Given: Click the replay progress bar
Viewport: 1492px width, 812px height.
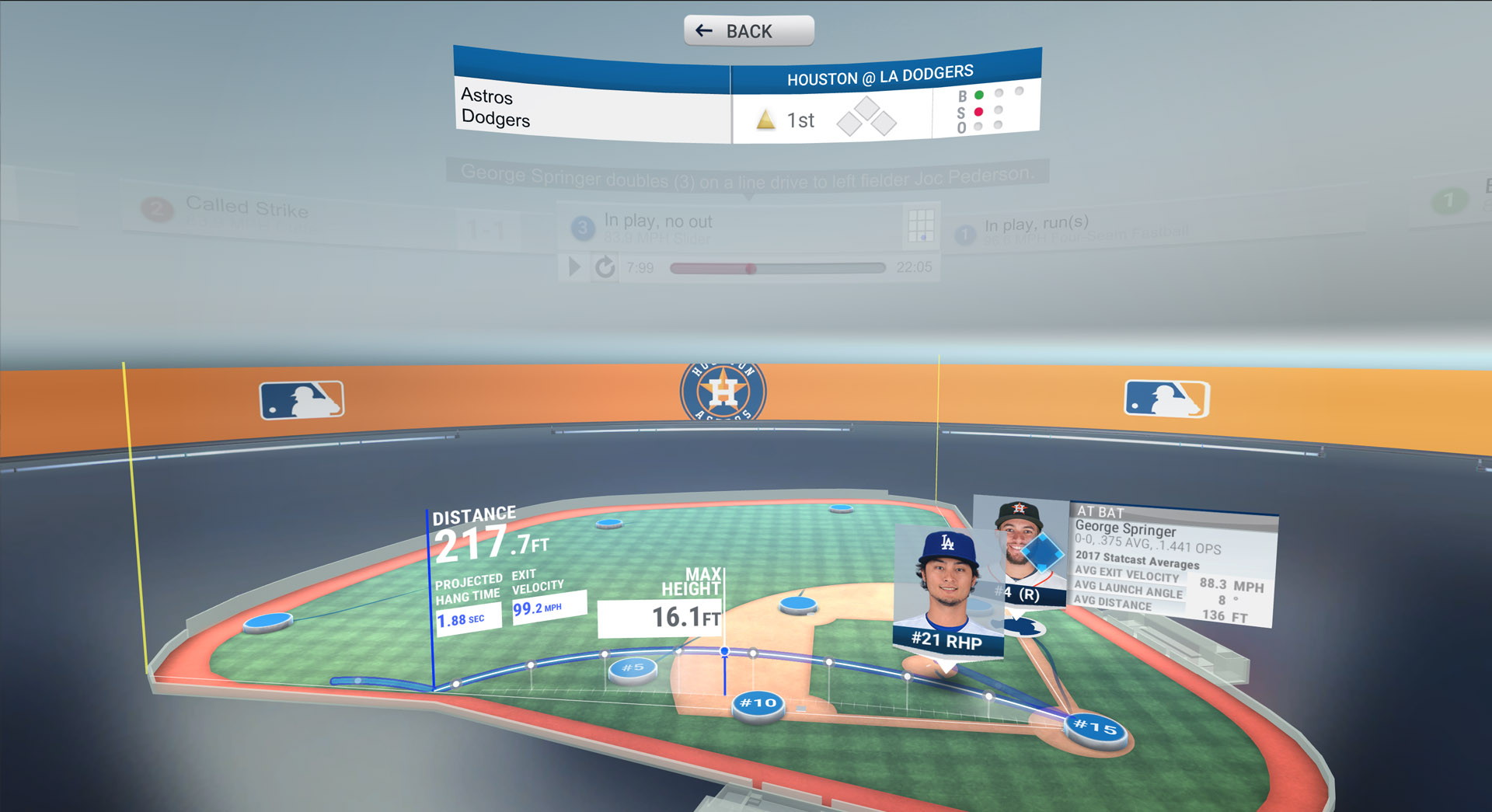Looking at the screenshot, I should (x=777, y=268).
